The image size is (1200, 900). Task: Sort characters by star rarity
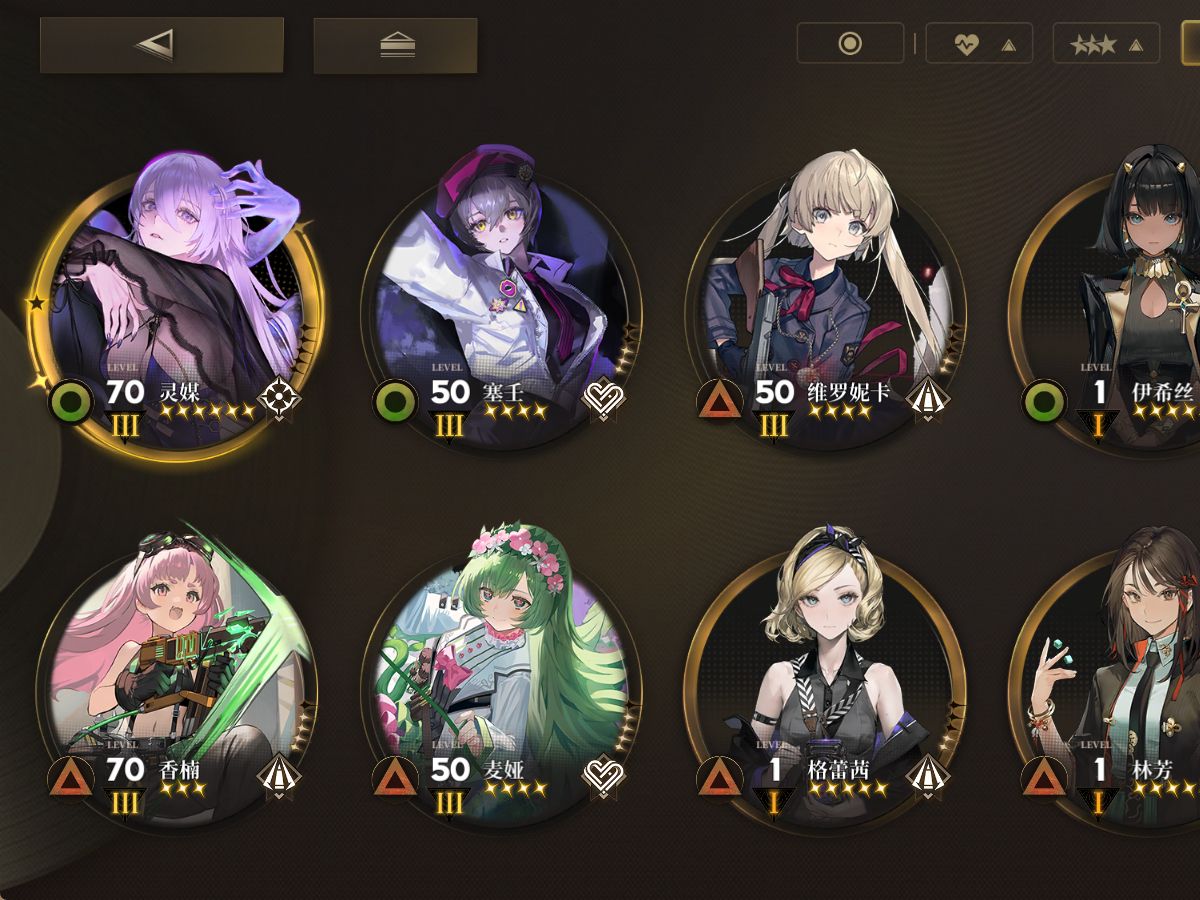[x=1105, y=44]
